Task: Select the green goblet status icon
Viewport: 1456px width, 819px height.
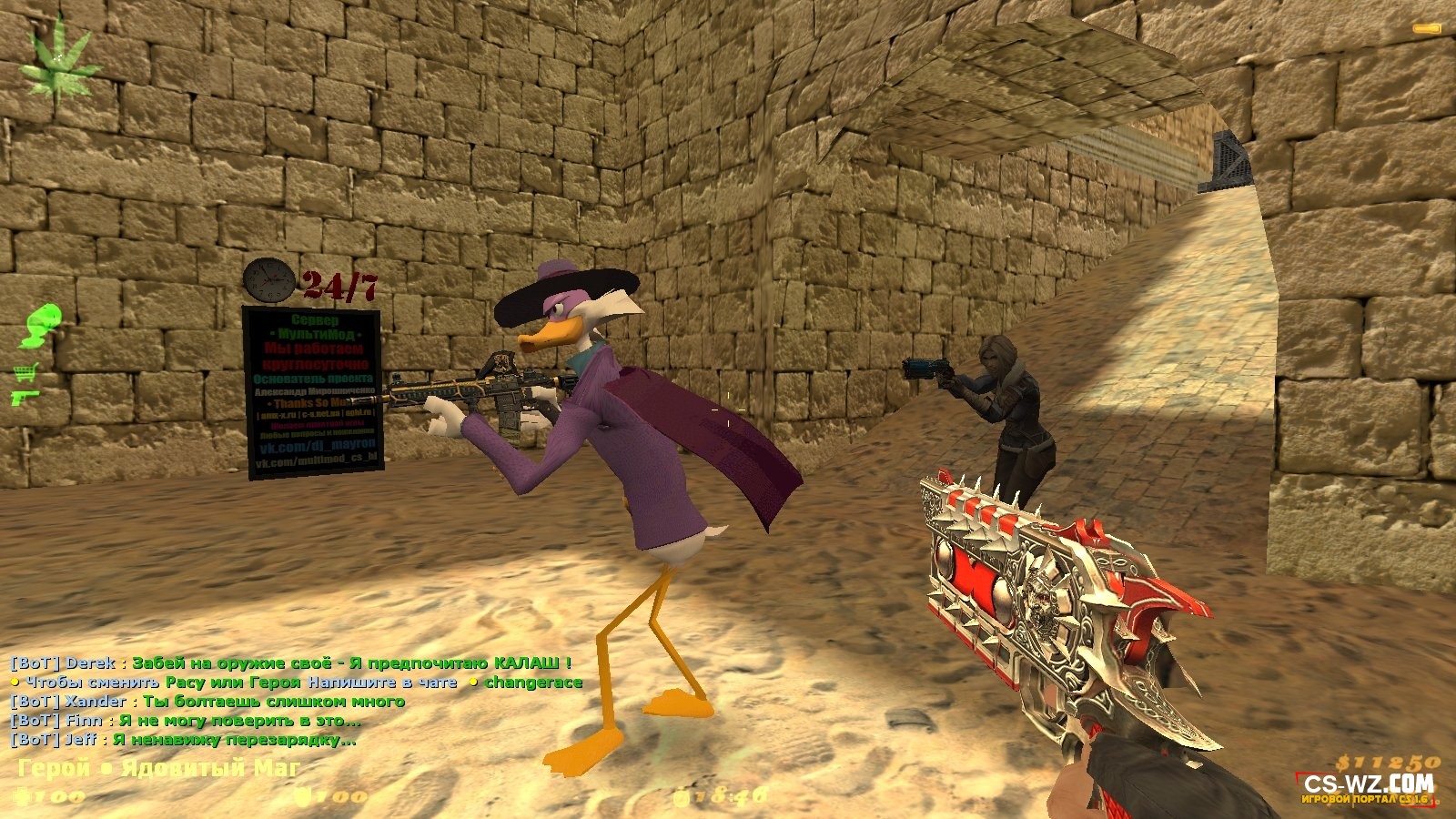Action: point(39,326)
